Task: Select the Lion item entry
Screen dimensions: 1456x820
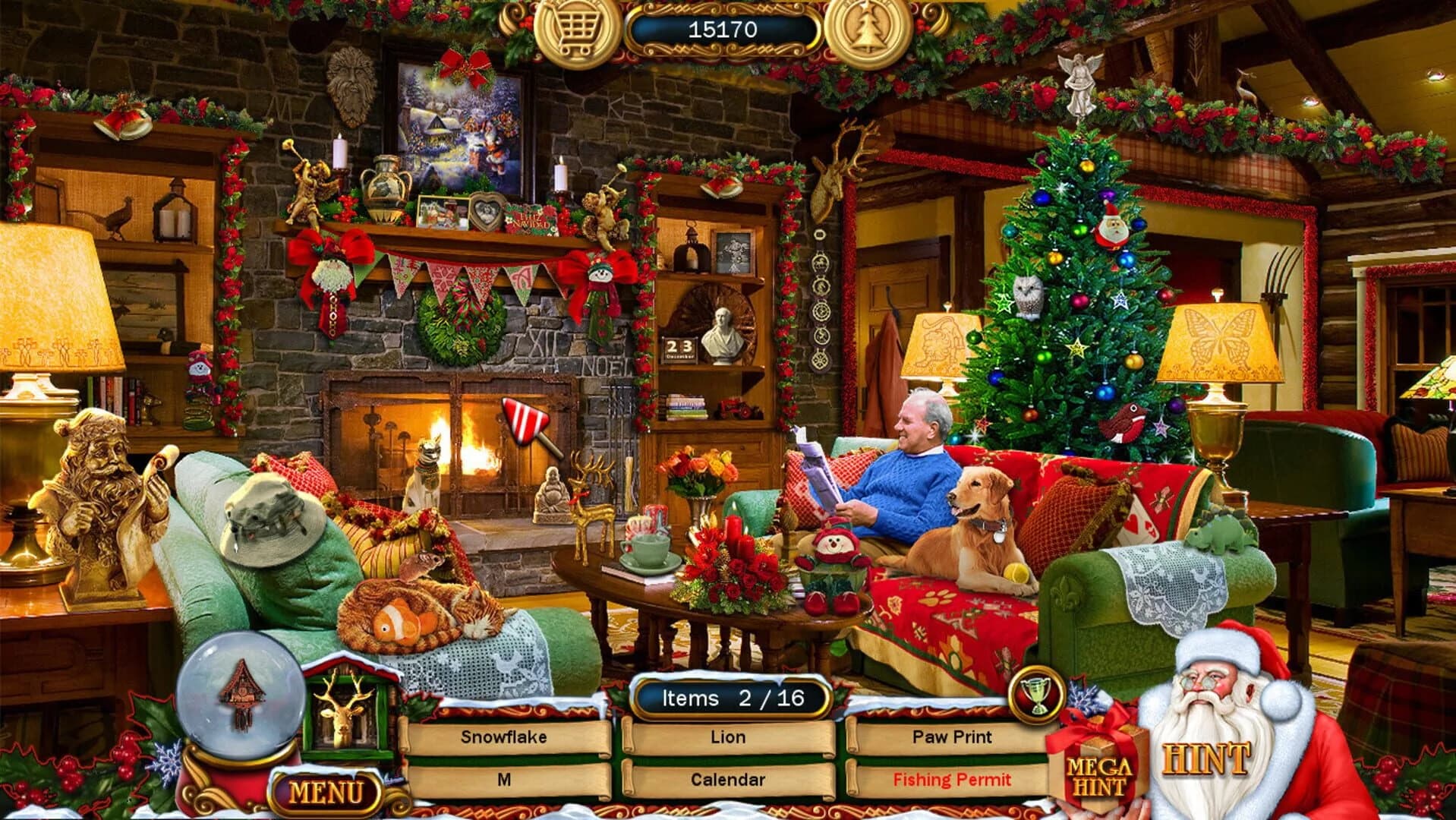Action: 726,736
